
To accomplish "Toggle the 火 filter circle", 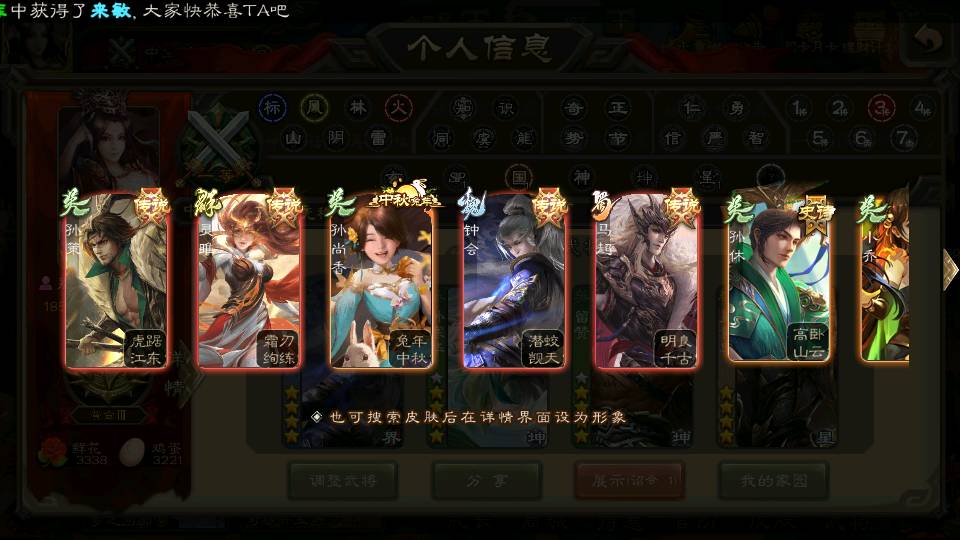I will [x=399, y=108].
